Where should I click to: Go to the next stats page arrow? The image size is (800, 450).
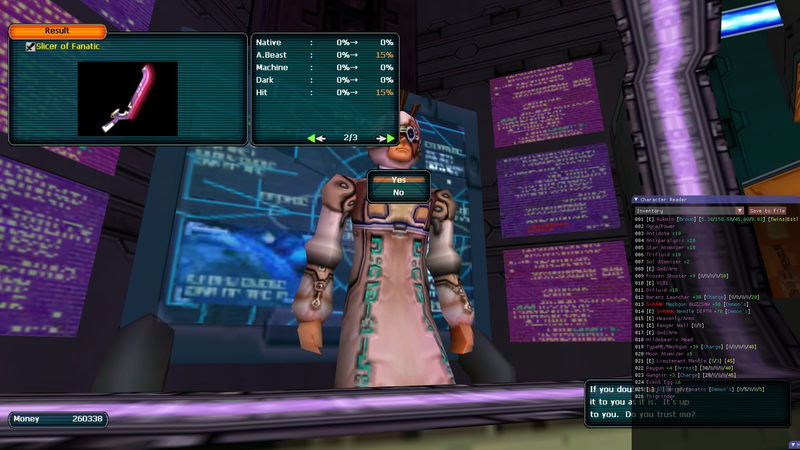coord(384,138)
